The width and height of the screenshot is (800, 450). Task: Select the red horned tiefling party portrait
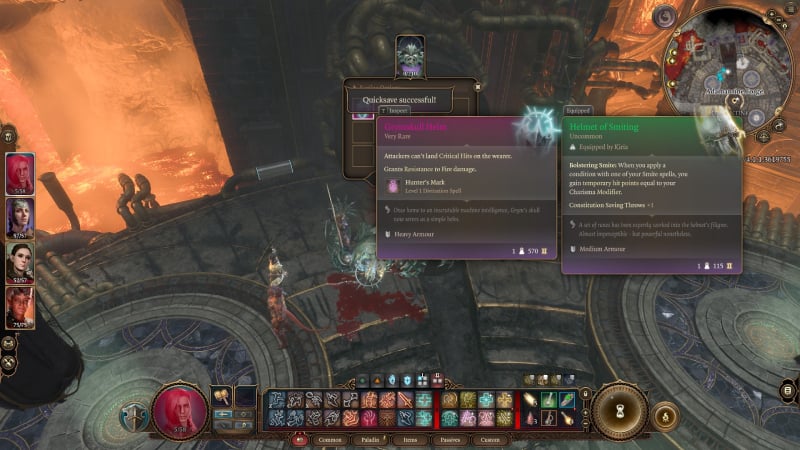[x=21, y=307]
